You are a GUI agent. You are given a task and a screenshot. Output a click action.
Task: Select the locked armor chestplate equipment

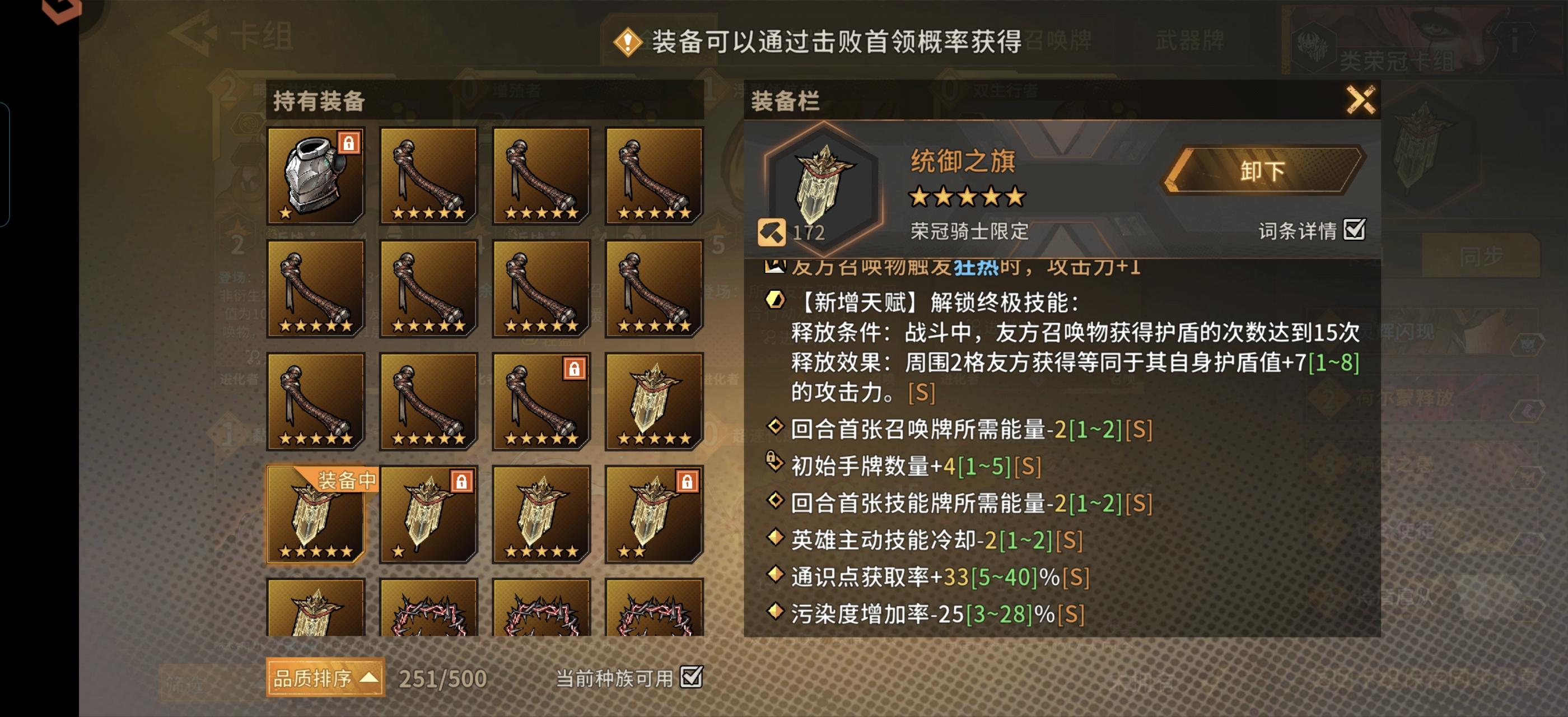tap(314, 176)
